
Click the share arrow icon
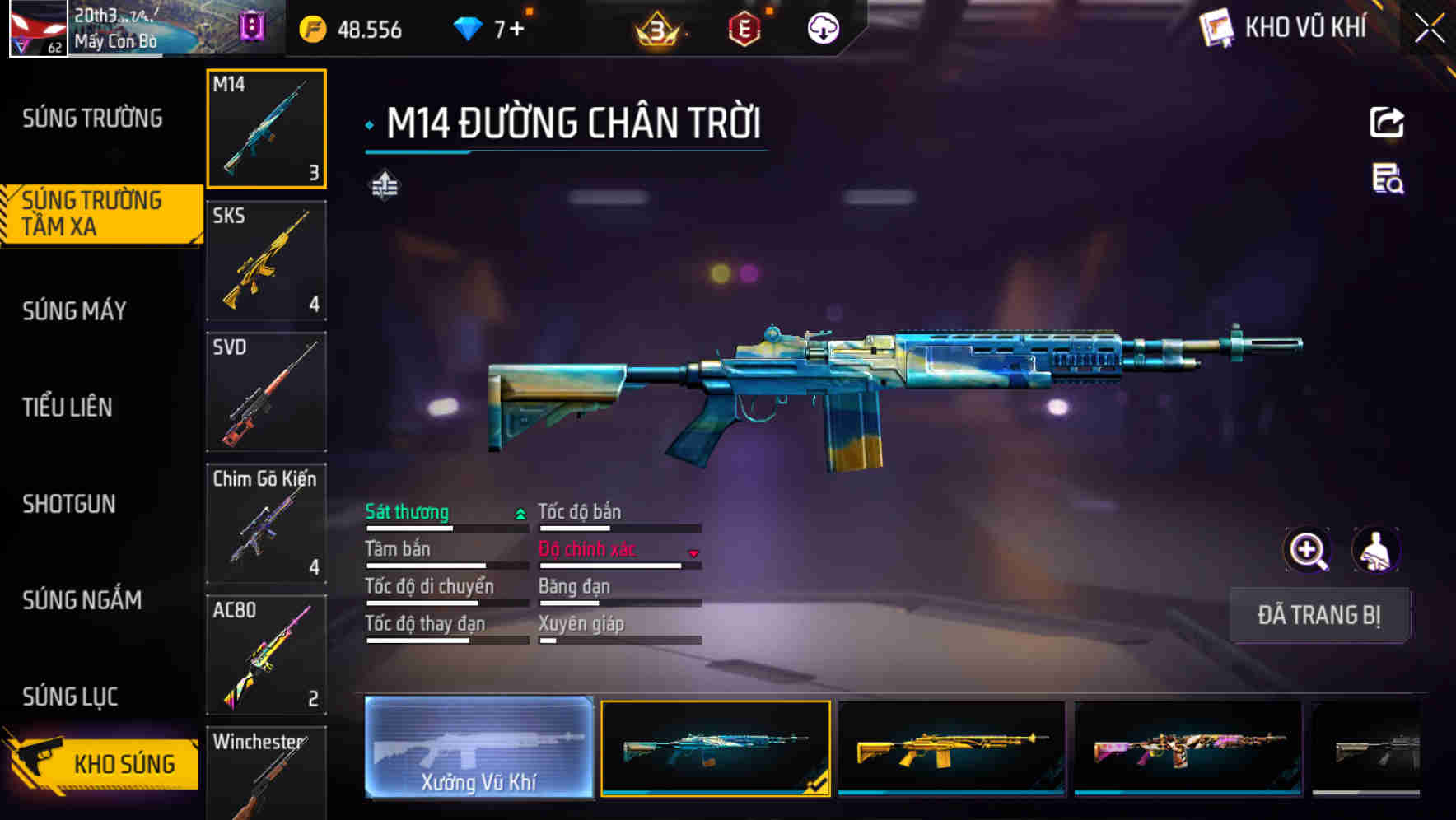point(1387,123)
